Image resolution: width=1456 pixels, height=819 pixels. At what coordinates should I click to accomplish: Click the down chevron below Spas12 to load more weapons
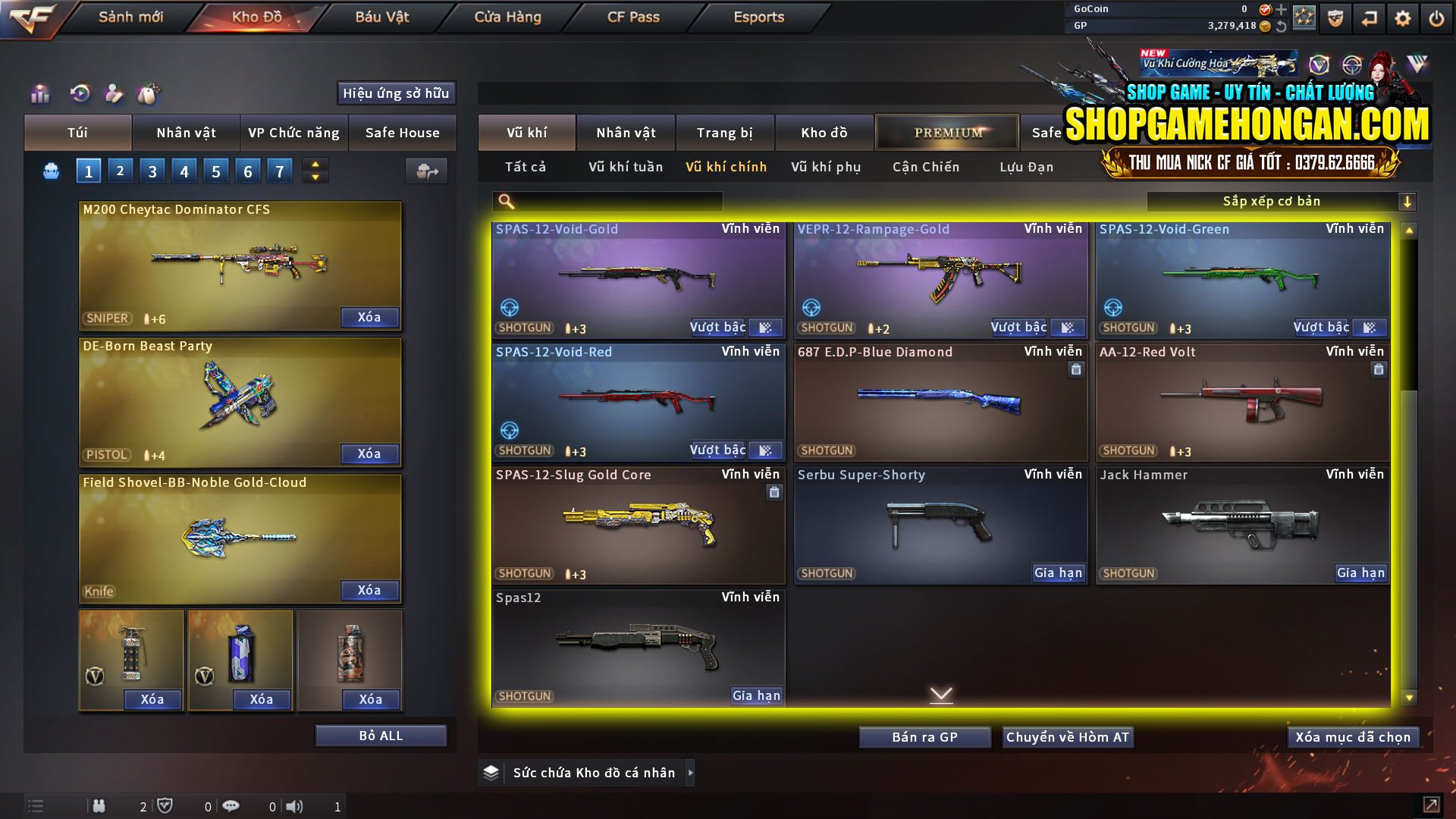click(x=942, y=694)
